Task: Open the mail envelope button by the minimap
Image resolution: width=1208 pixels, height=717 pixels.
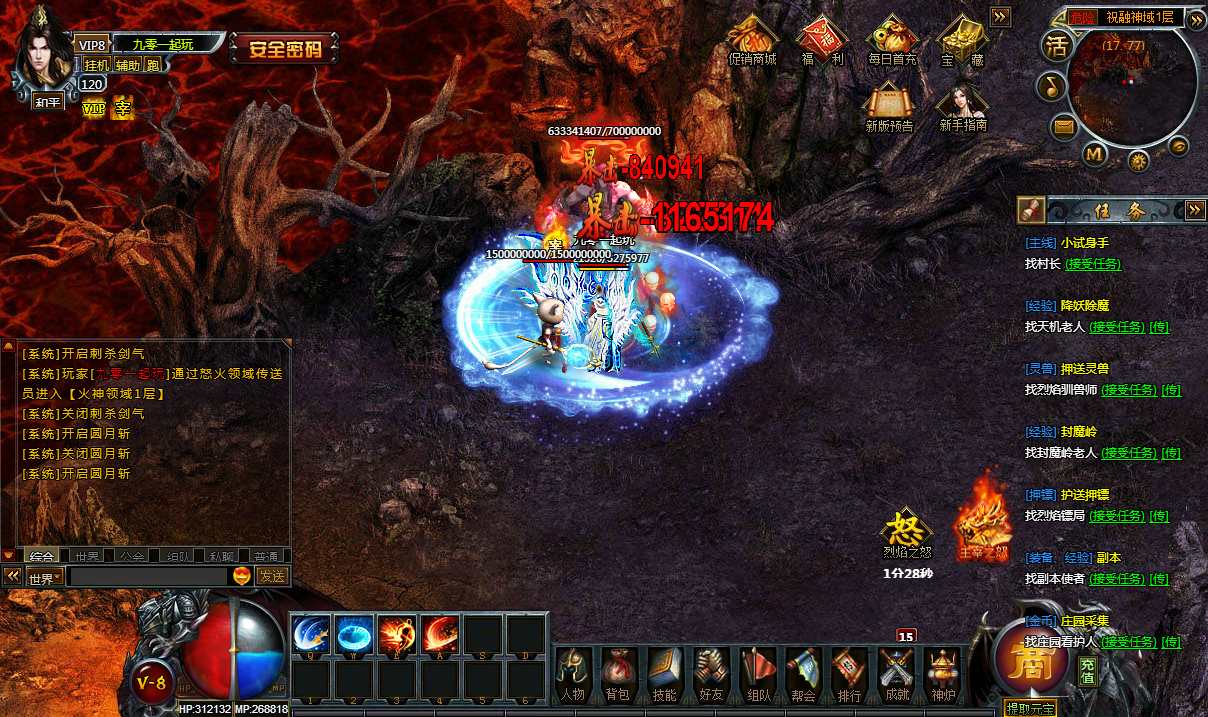Action: (1063, 127)
